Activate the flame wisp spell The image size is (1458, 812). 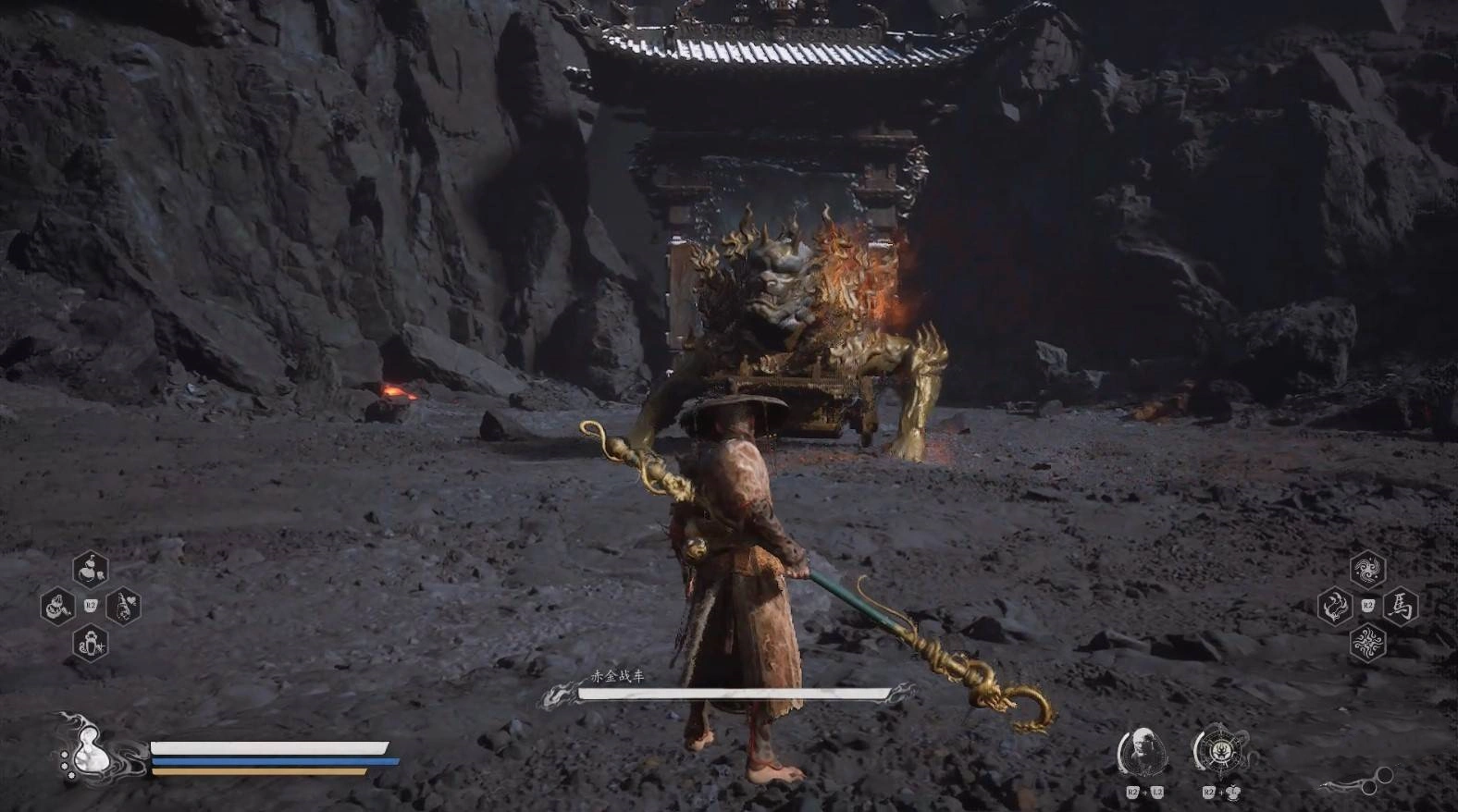(x=1334, y=607)
